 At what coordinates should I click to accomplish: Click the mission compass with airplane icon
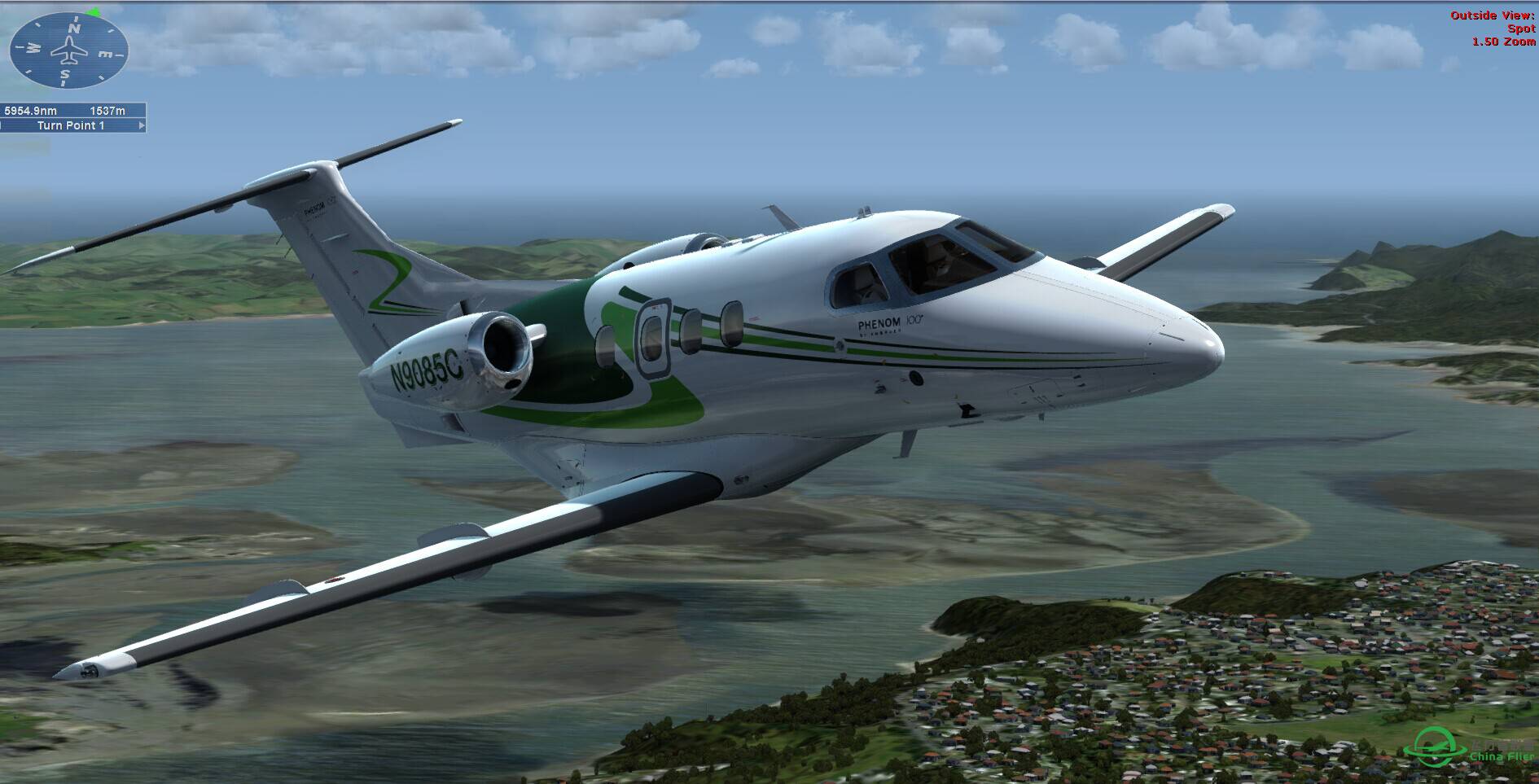click(x=68, y=50)
